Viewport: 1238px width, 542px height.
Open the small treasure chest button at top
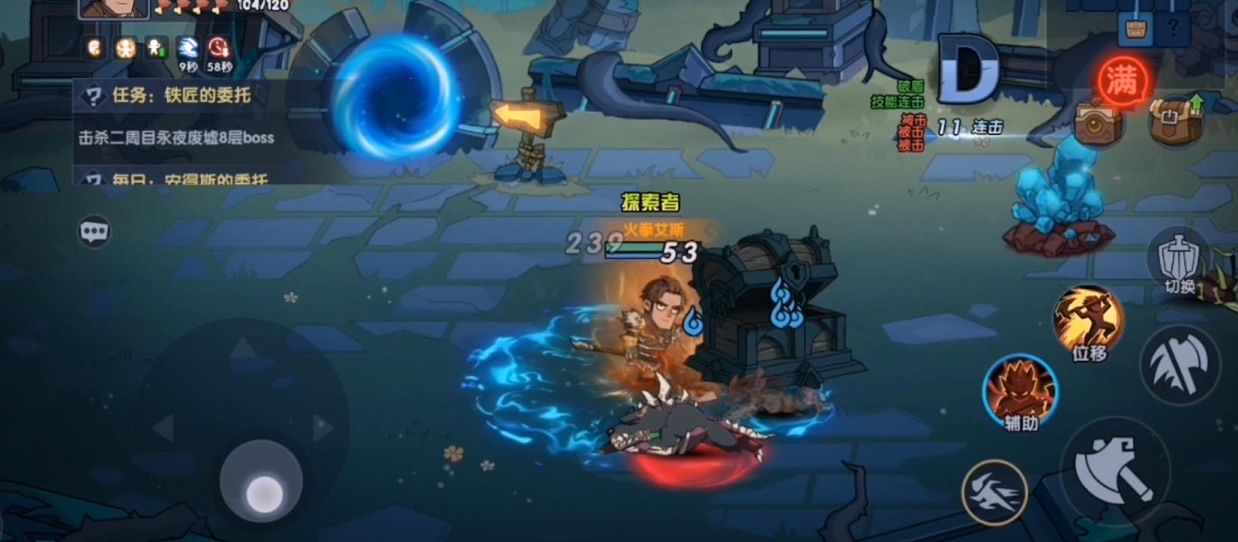click(x=1136, y=27)
